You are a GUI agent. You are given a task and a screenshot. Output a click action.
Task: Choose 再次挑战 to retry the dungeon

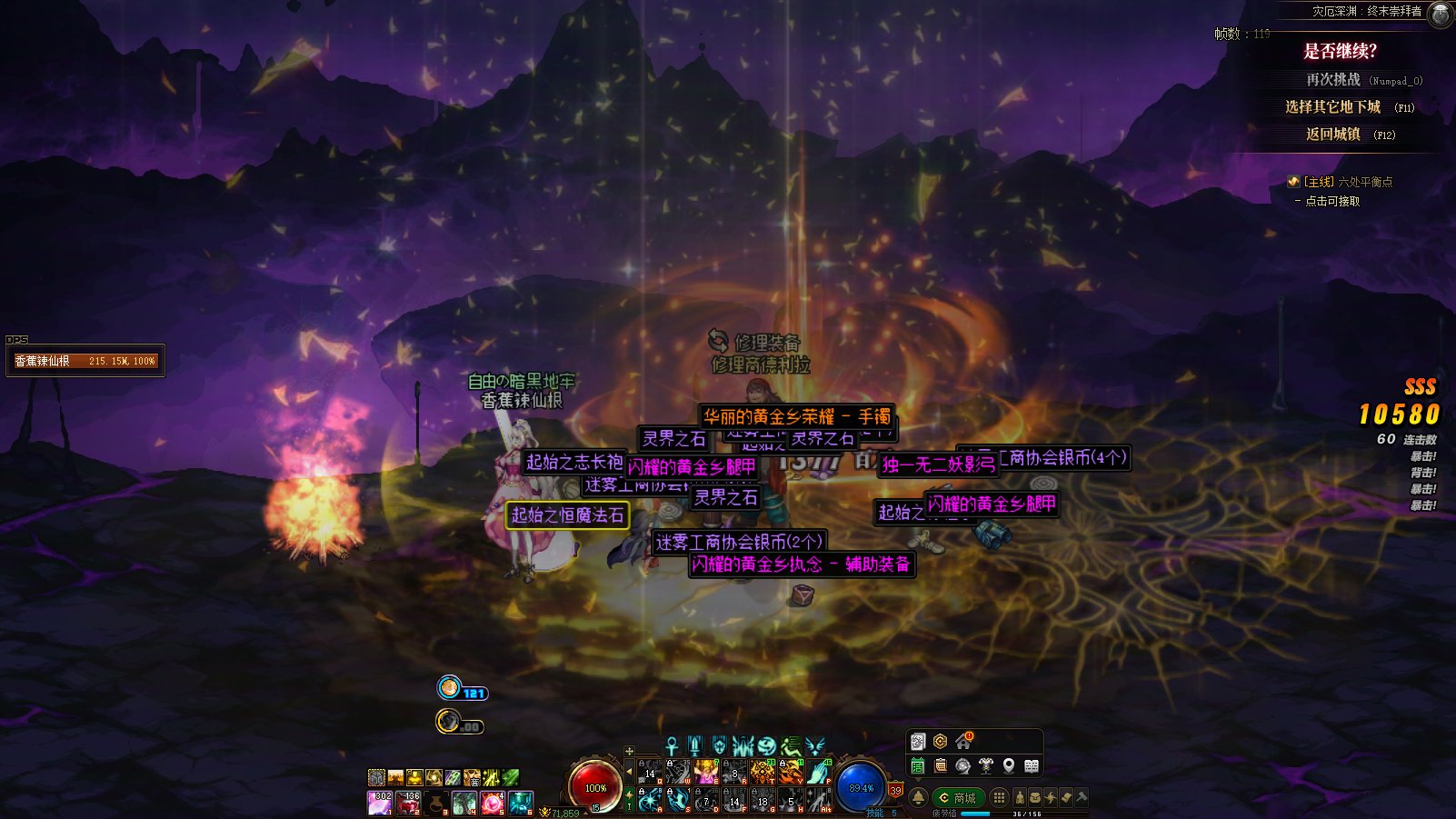(x=1333, y=80)
